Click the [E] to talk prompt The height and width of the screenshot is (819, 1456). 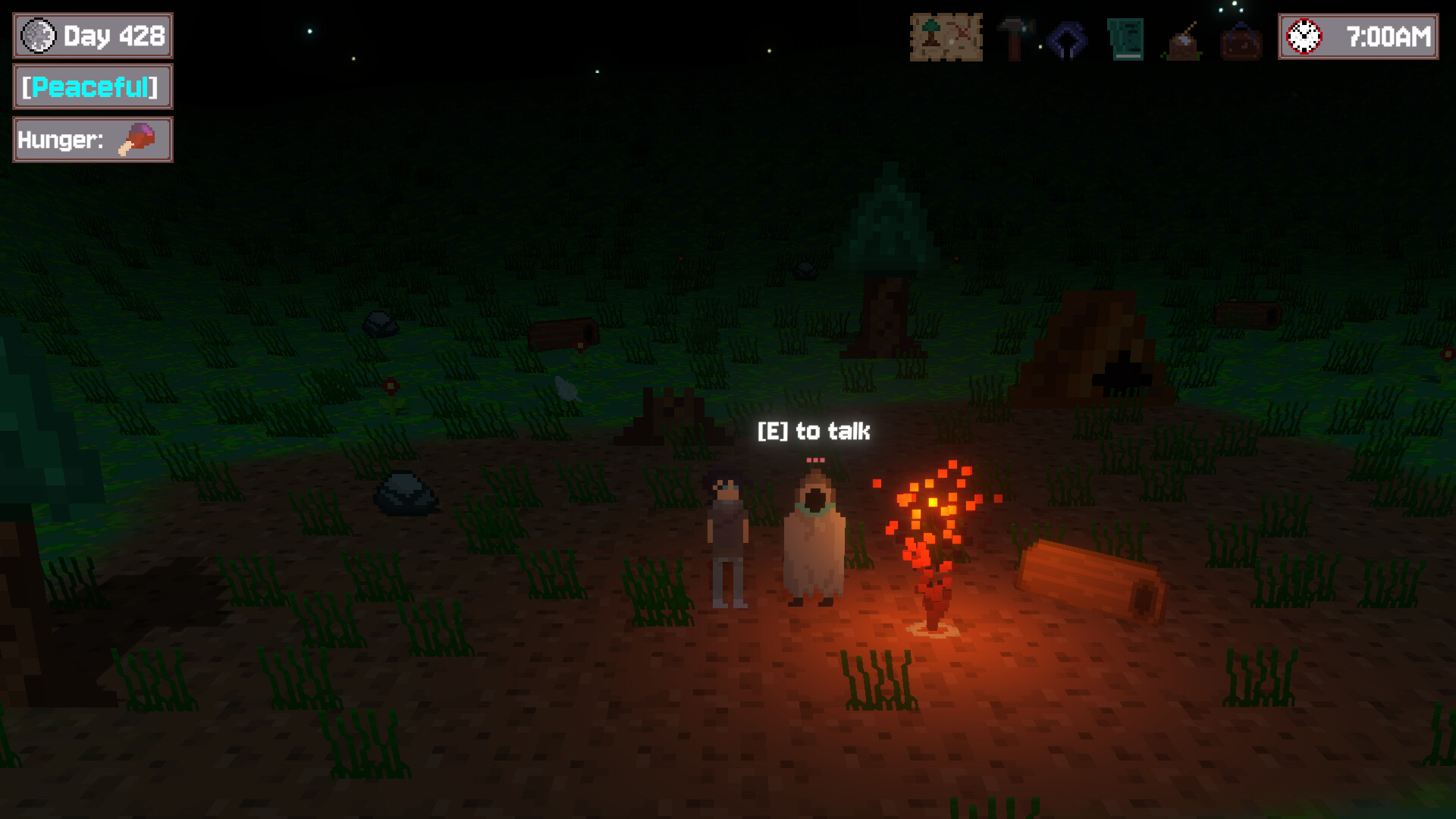[814, 431]
